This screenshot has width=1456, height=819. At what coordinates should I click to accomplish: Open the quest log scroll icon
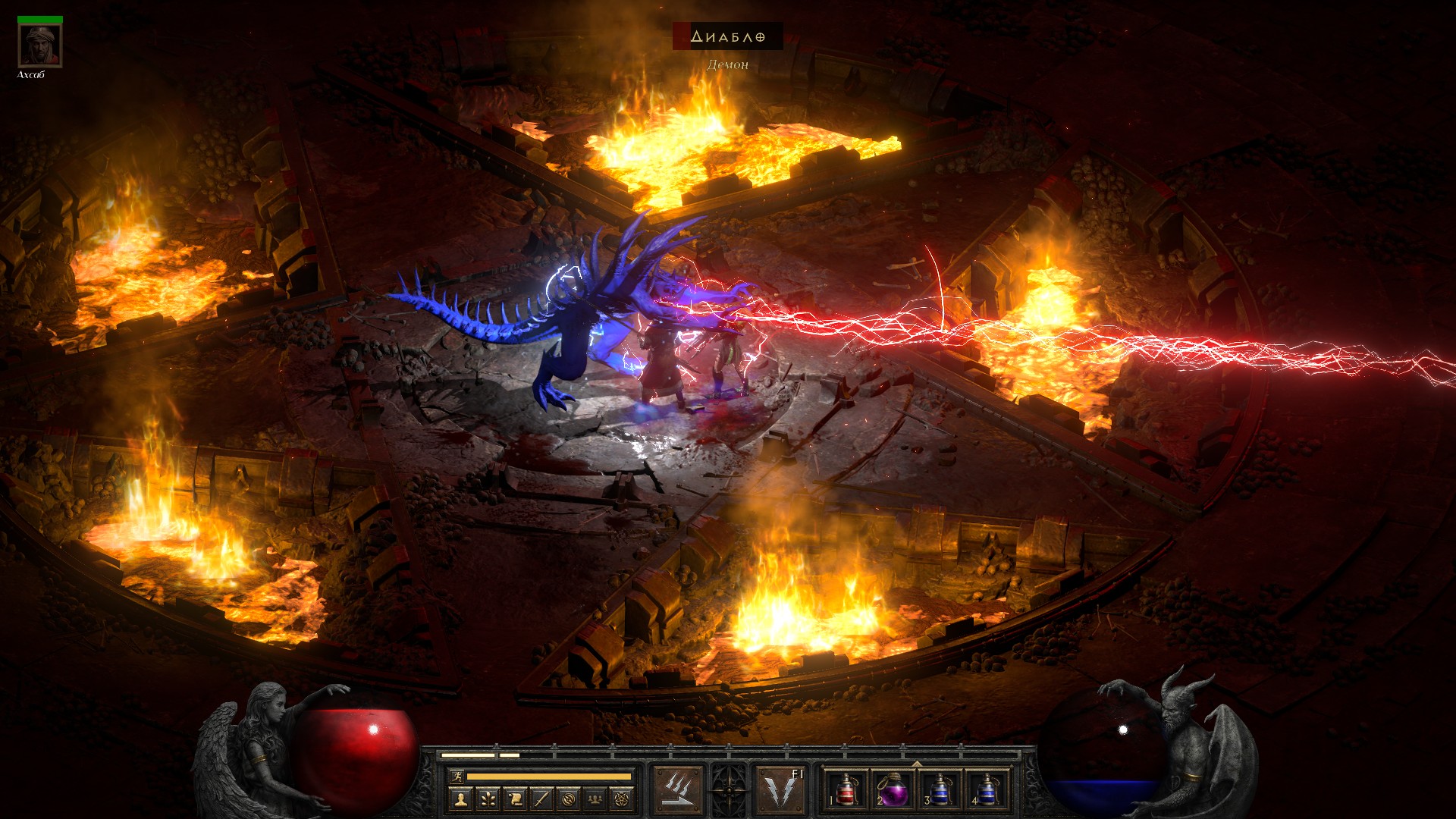coord(515,799)
